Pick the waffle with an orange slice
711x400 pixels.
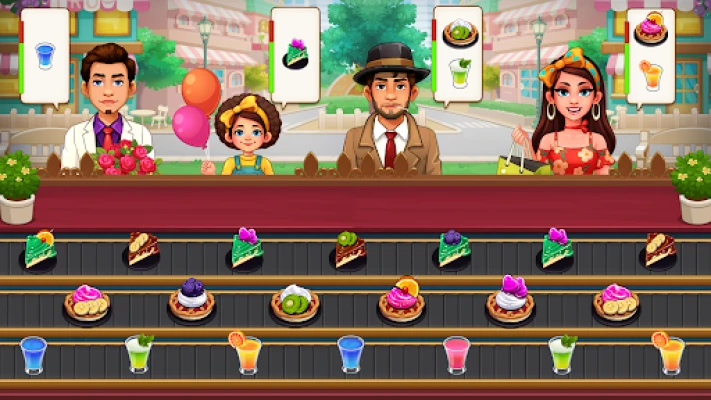click(x=401, y=299)
